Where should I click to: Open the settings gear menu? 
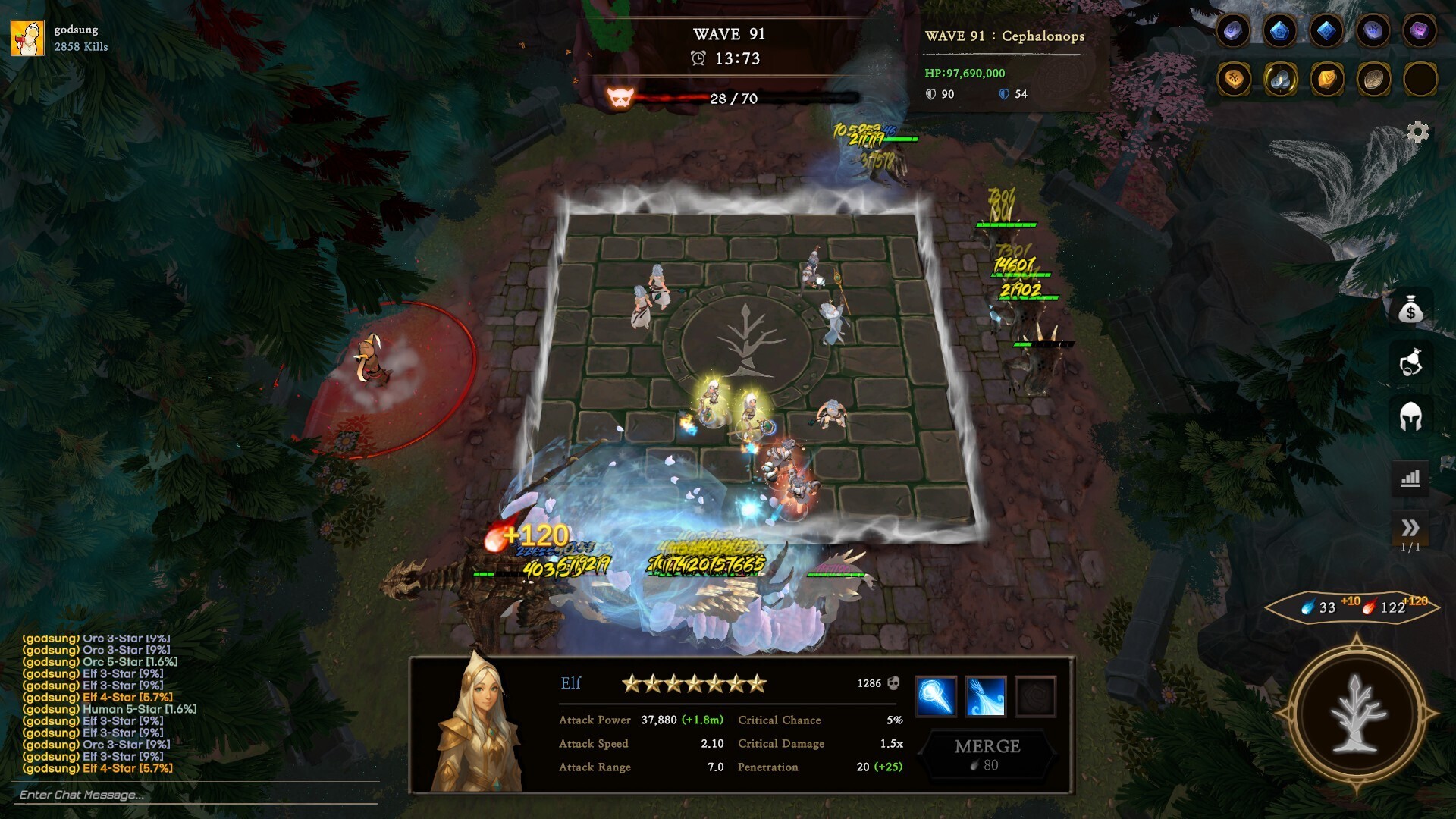coord(1420,132)
